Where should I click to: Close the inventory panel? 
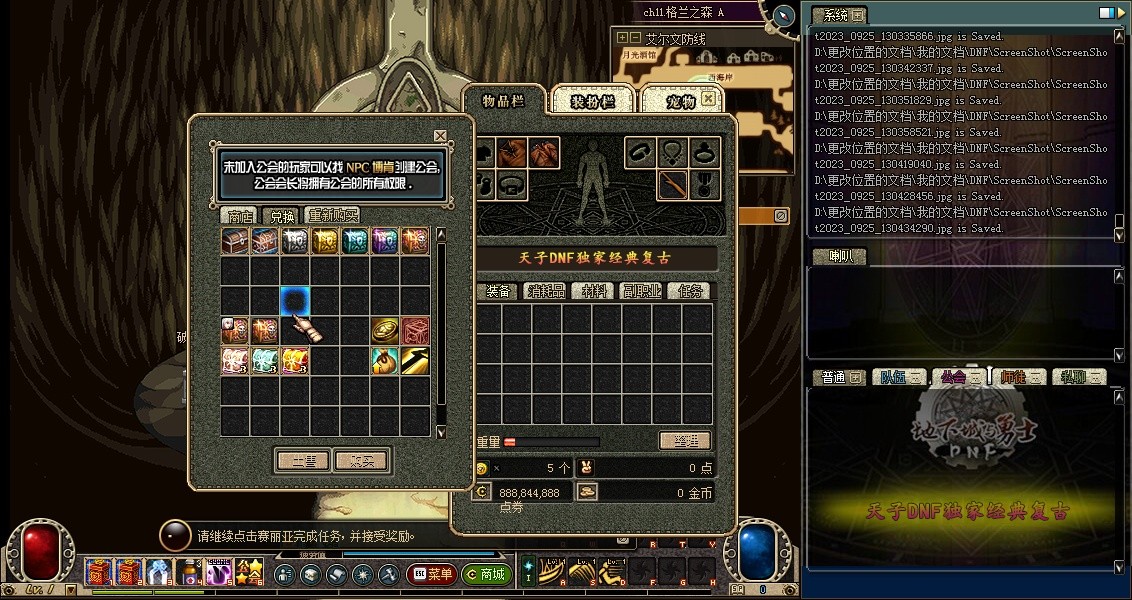click(708, 99)
